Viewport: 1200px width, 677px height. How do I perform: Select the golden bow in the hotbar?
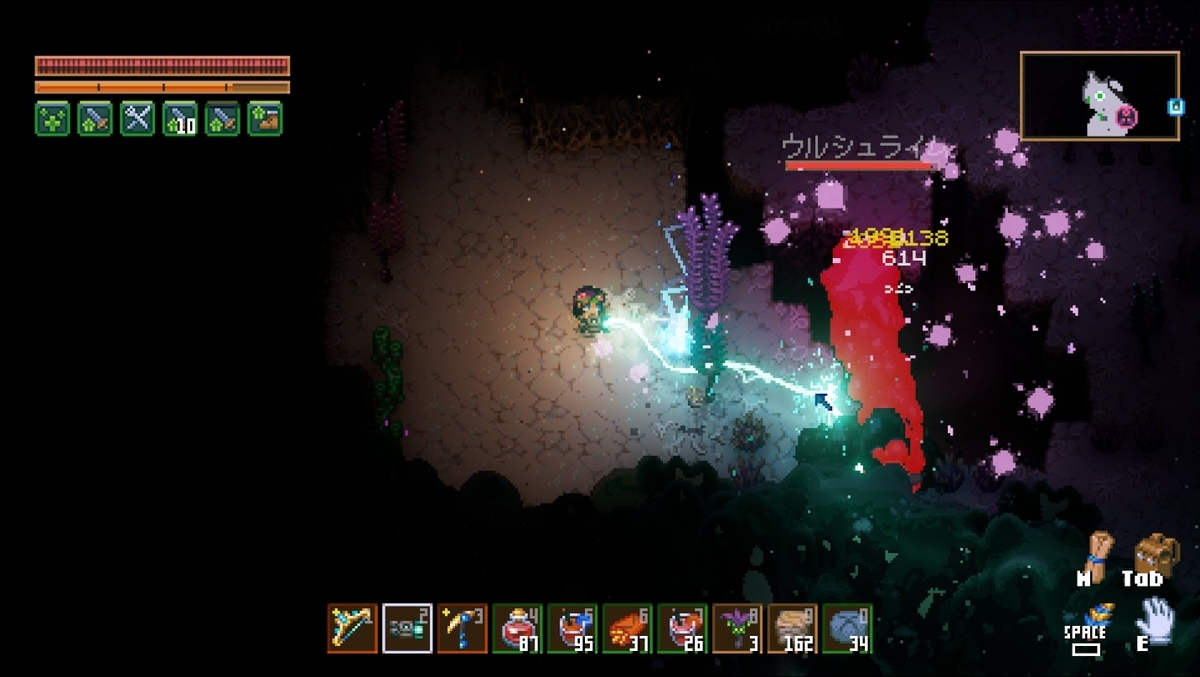[x=352, y=628]
